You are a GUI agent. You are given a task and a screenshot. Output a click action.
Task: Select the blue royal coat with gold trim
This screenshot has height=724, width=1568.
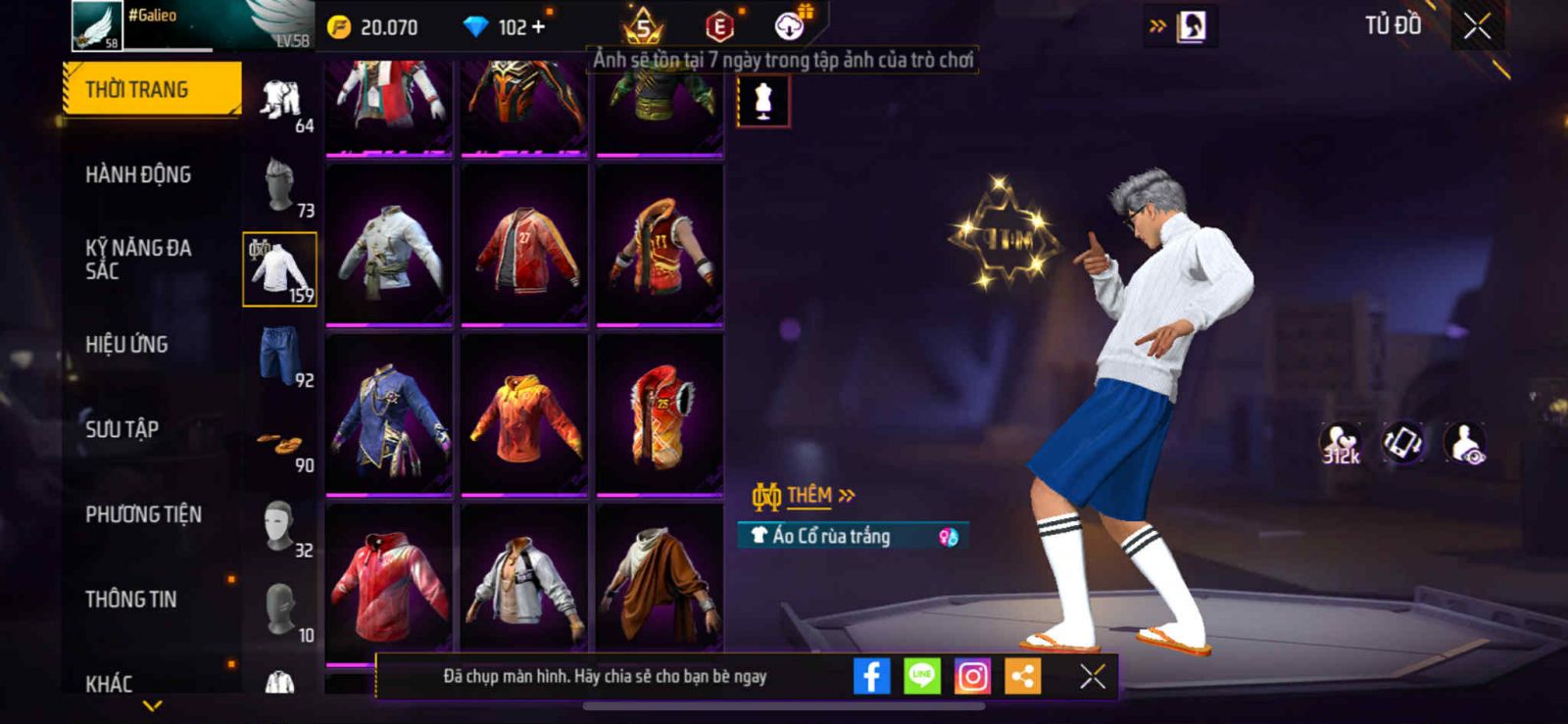click(x=389, y=414)
